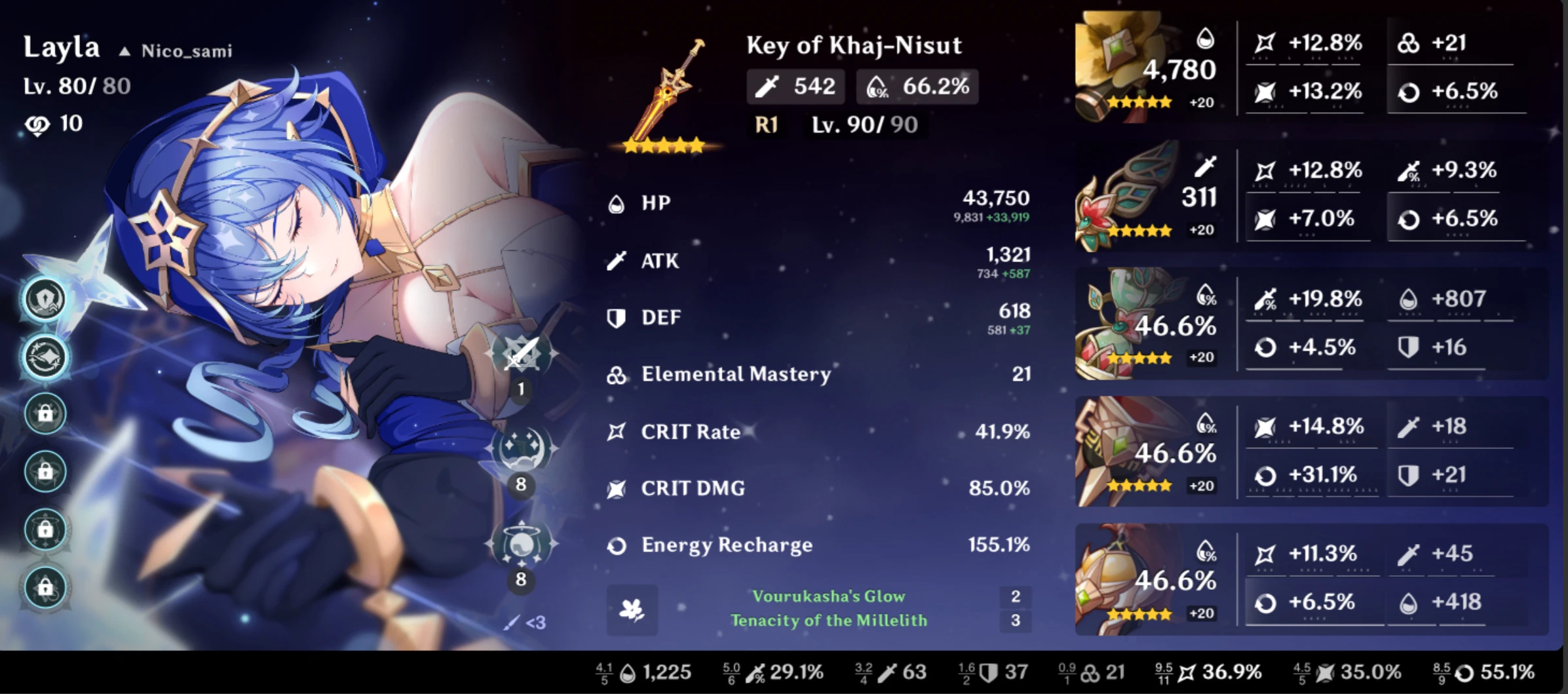Click the Tenacity of the Millelith set name
Viewport: 1568px width, 694px height.
830,621
